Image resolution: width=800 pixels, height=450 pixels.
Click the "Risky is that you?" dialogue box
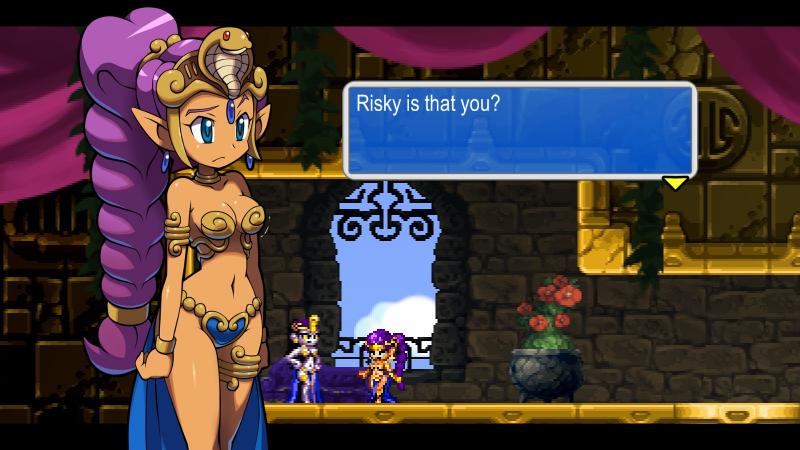coord(519,129)
